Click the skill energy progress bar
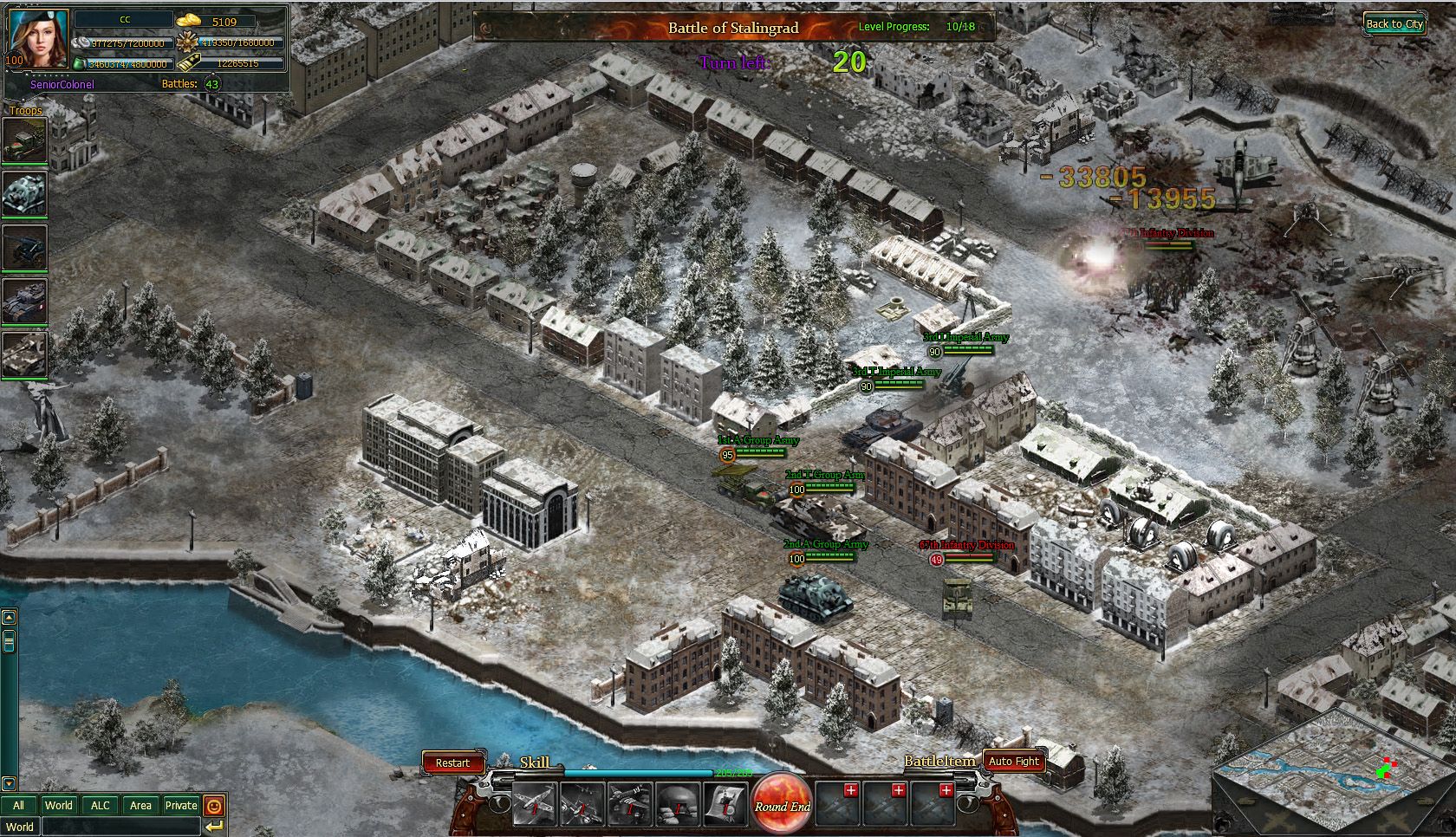 pos(639,773)
